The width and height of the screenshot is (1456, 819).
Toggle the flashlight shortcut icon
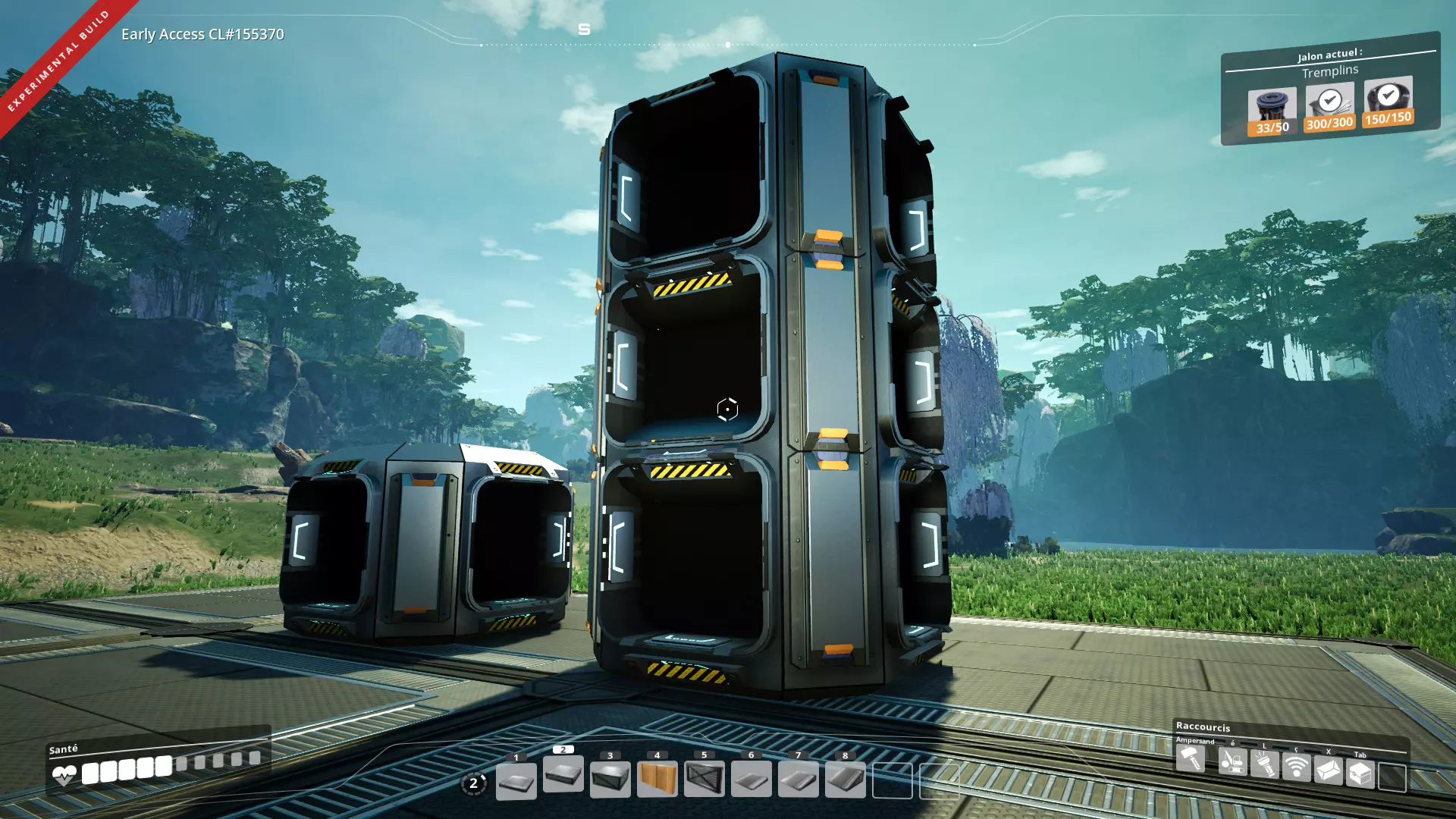1264,764
